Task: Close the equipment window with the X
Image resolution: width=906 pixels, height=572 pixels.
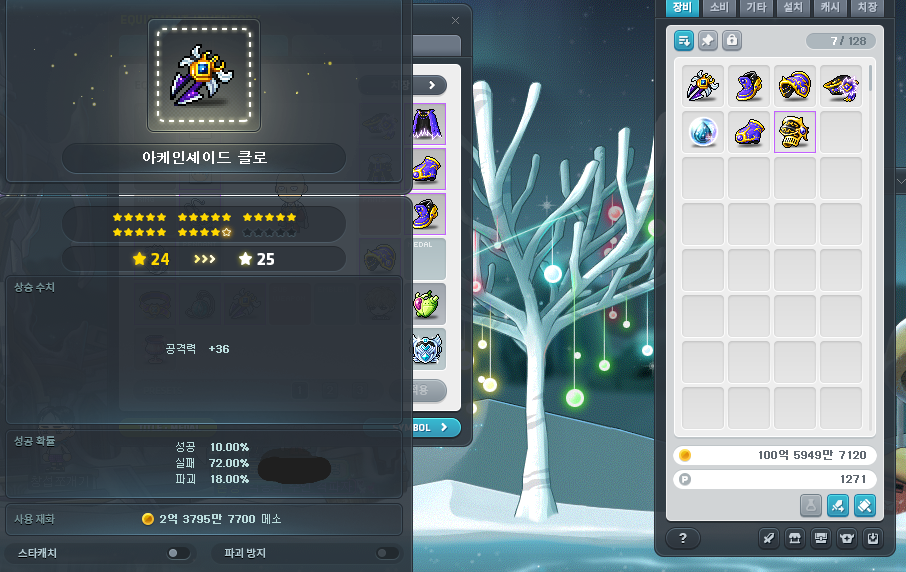Action: [456, 20]
